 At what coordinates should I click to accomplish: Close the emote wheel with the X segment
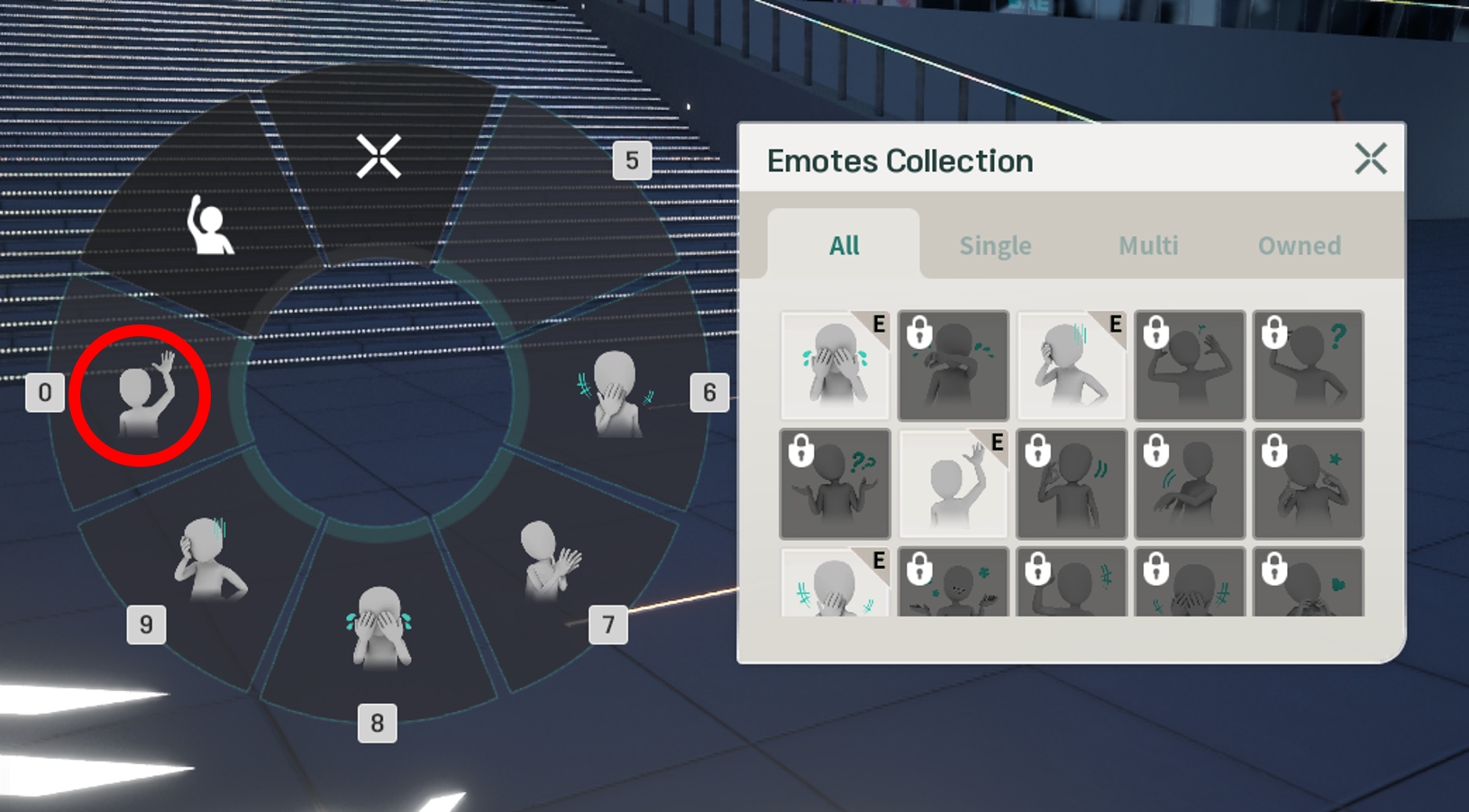[379, 157]
